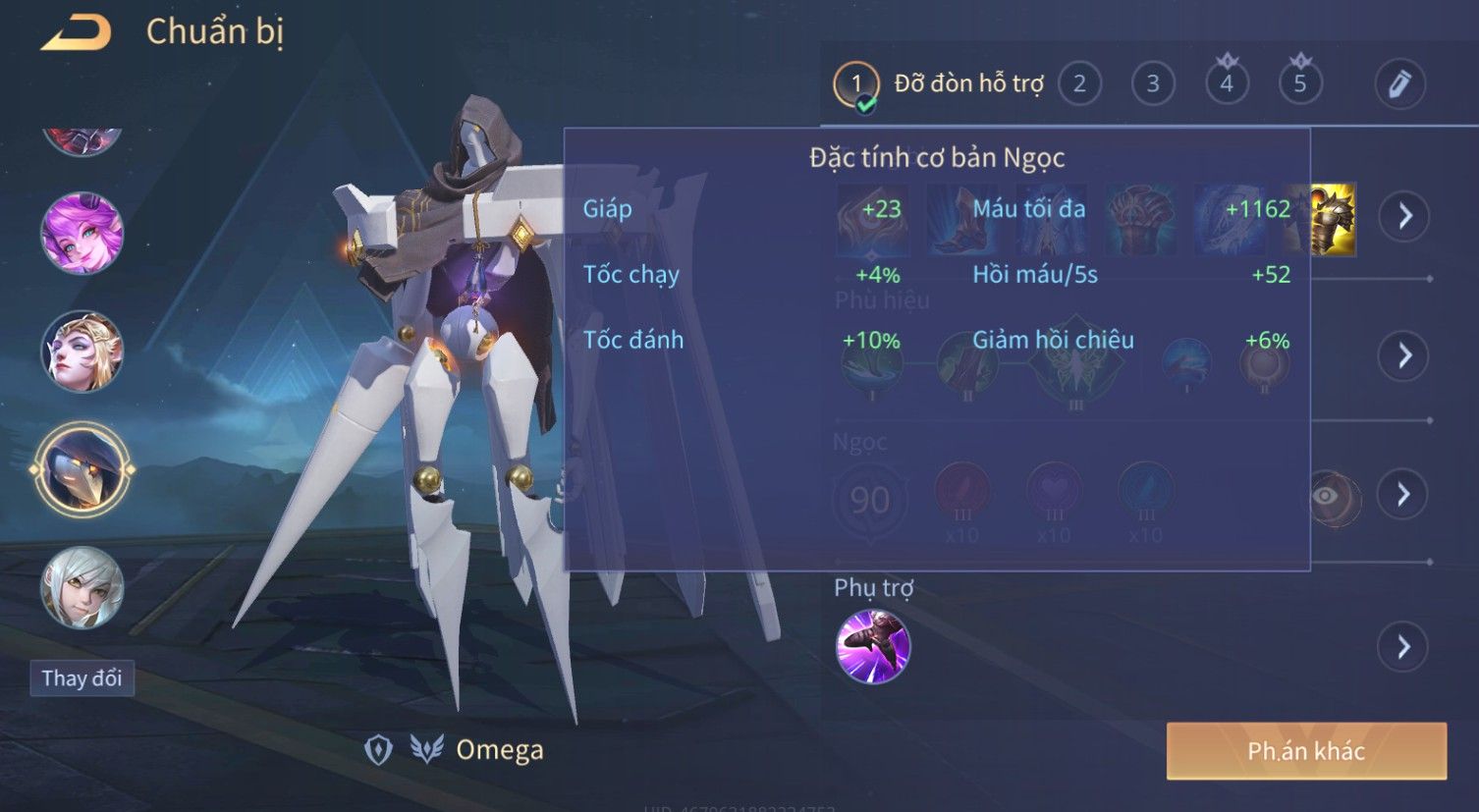This screenshot has width=1479, height=812.
Task: Open the equipment items arrow
Action: [x=1404, y=216]
